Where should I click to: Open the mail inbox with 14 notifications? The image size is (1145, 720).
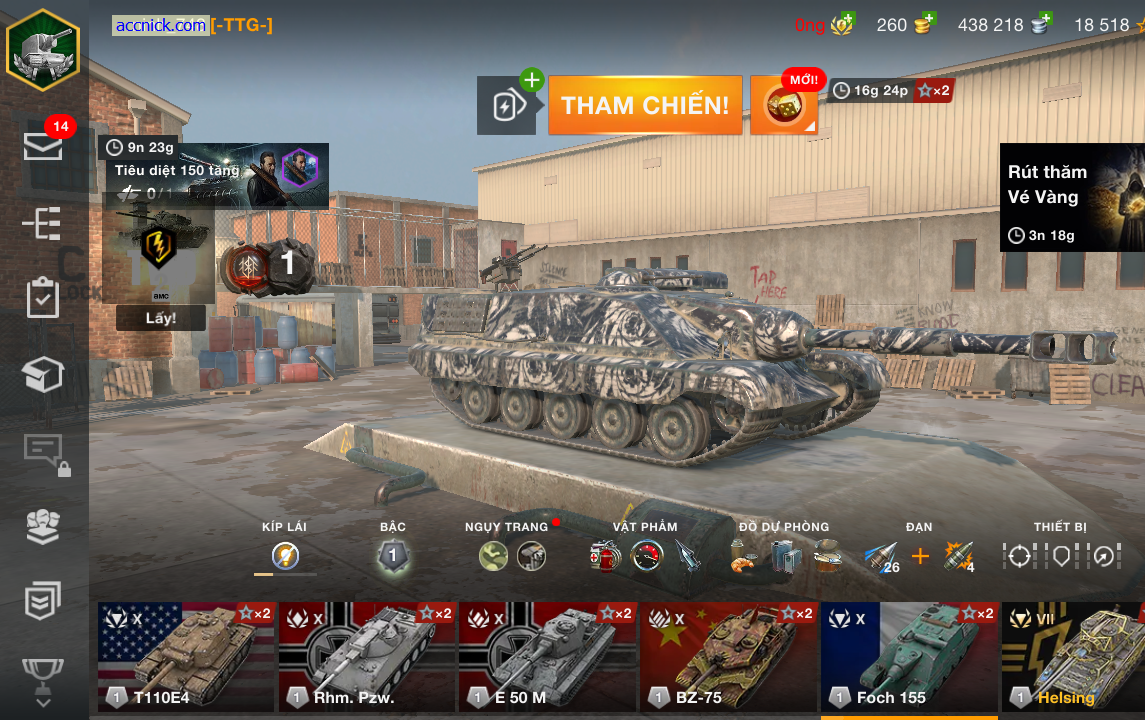pos(44,145)
